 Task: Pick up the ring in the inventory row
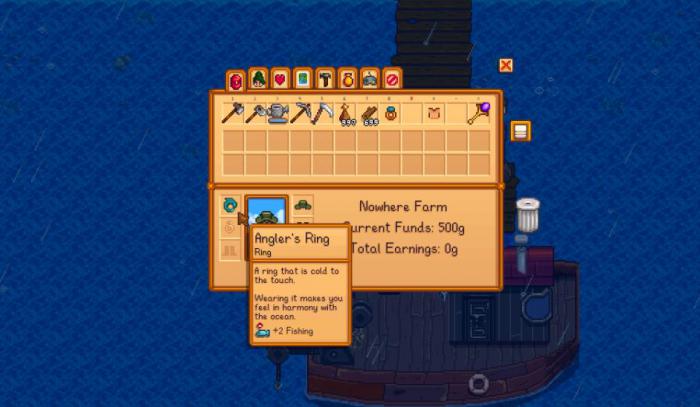tap(390, 114)
